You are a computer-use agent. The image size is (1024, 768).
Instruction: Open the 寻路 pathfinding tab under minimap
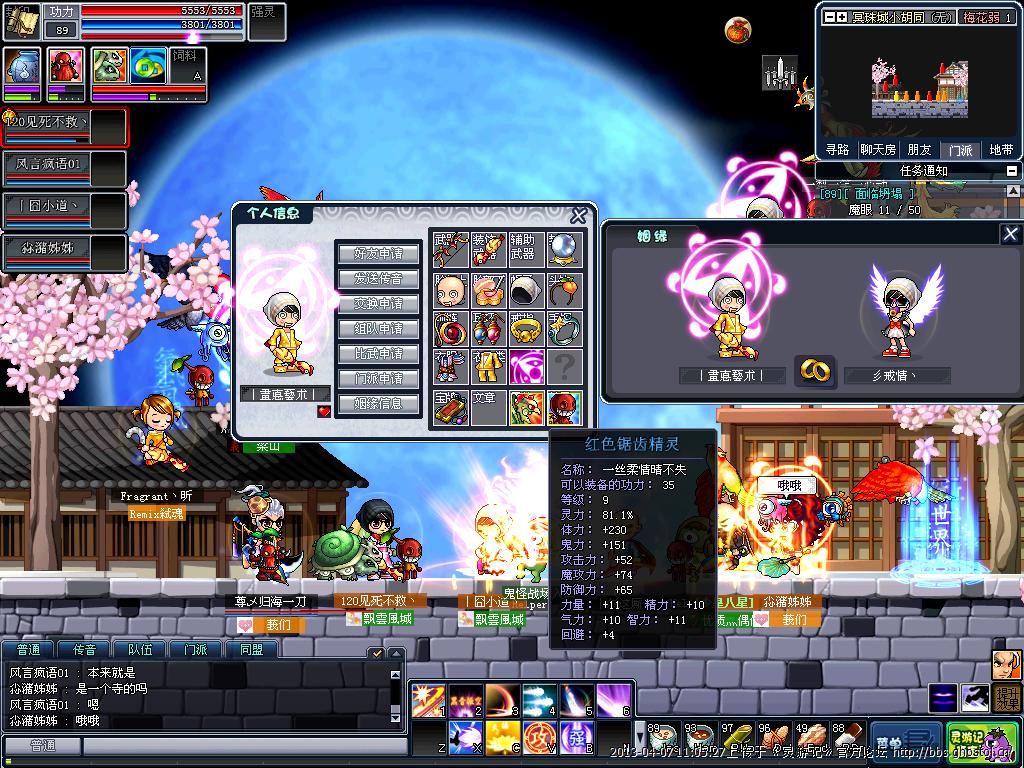tap(837, 150)
